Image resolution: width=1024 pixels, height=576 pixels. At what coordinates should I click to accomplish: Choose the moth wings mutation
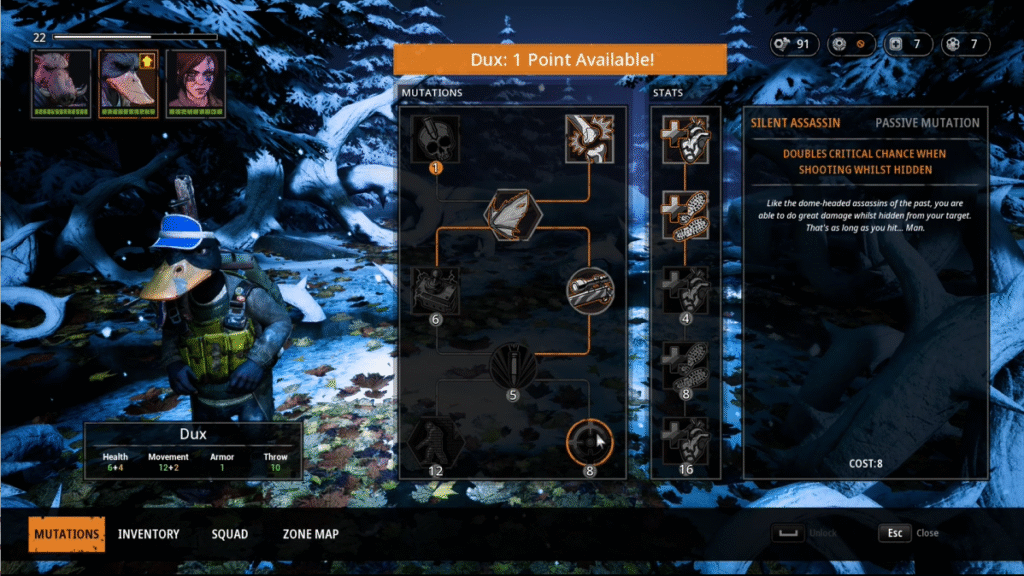click(x=513, y=211)
